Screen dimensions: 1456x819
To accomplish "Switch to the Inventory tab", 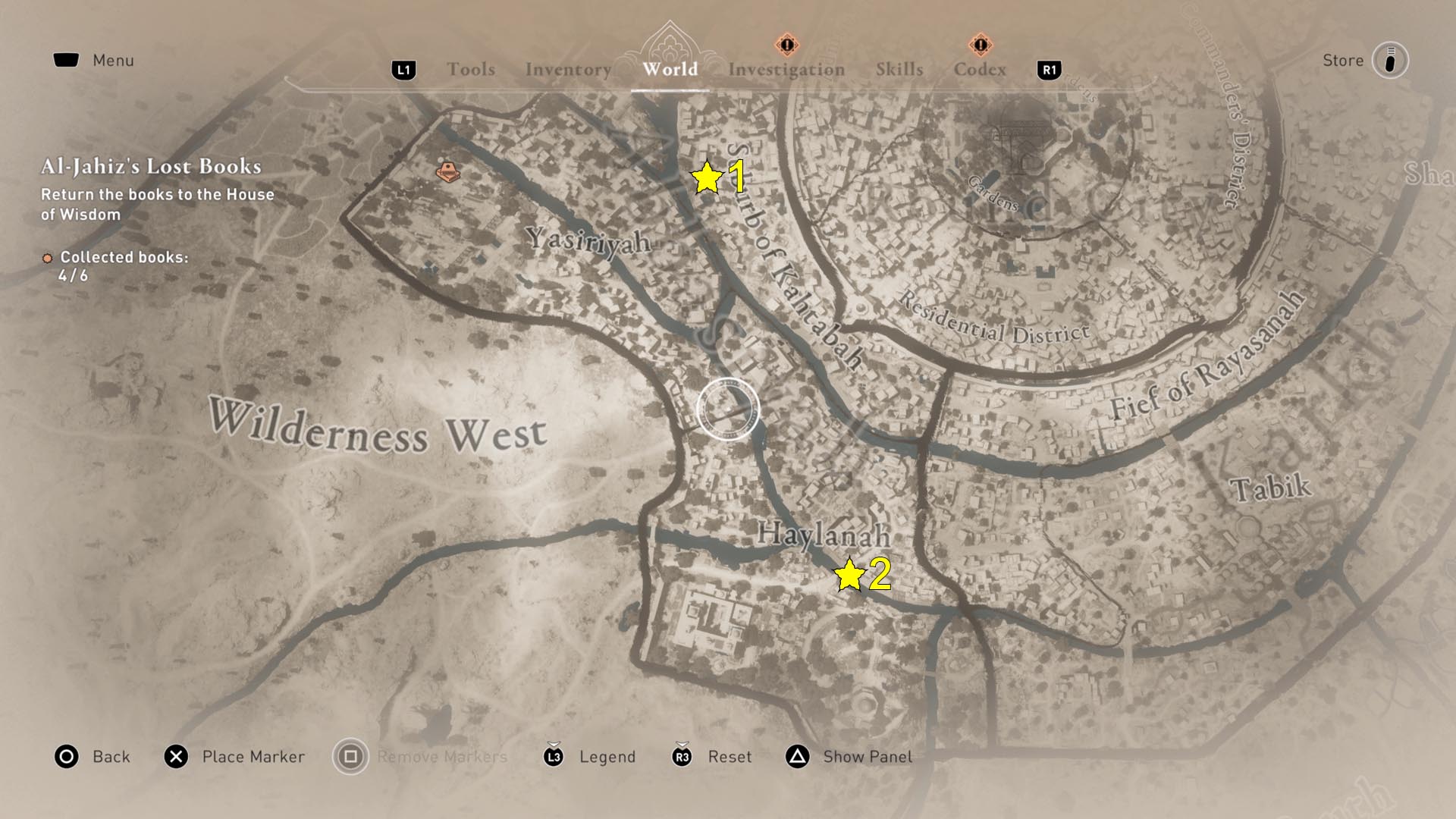I will (567, 69).
